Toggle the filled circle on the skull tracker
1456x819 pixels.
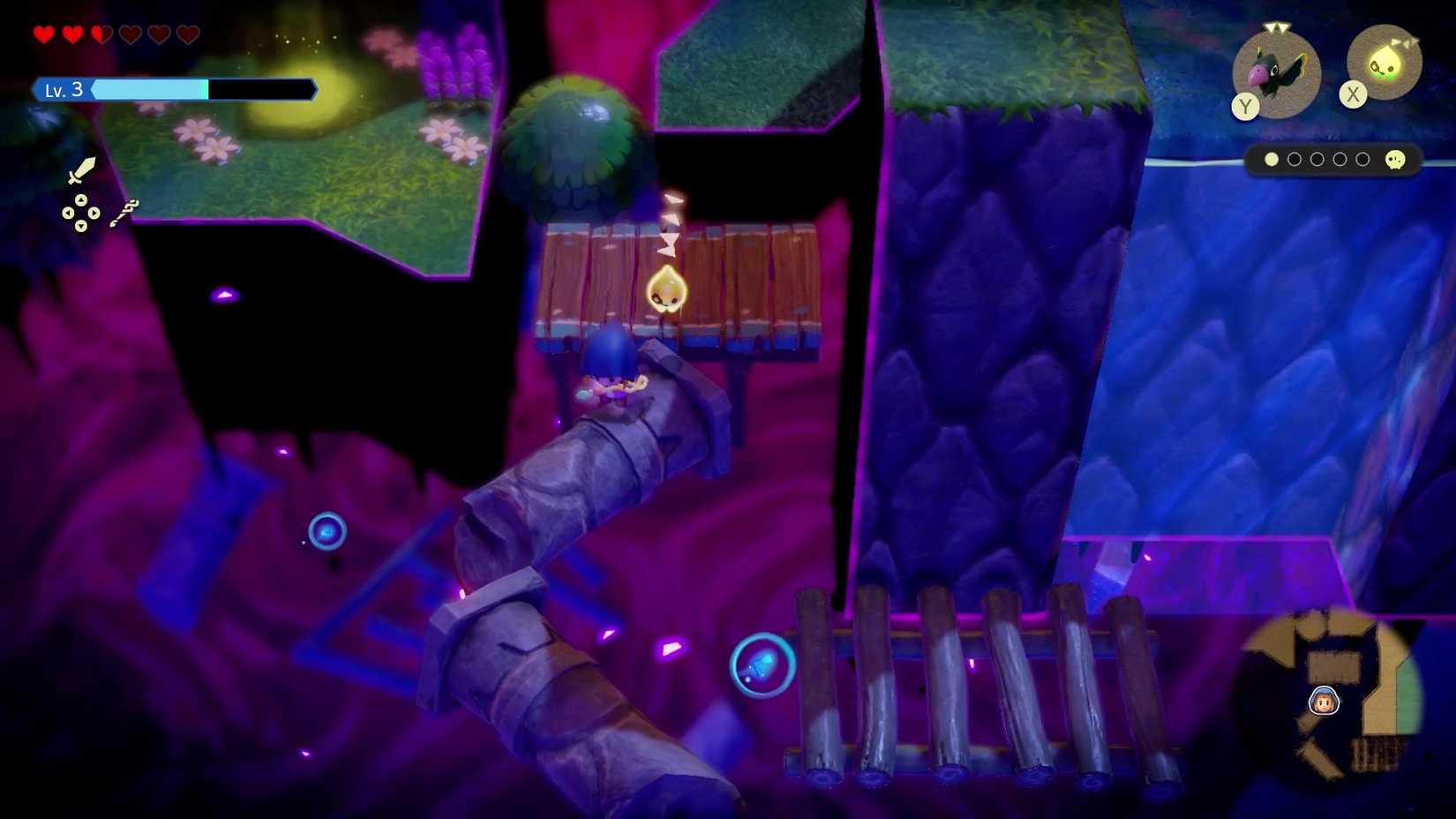(x=1272, y=160)
